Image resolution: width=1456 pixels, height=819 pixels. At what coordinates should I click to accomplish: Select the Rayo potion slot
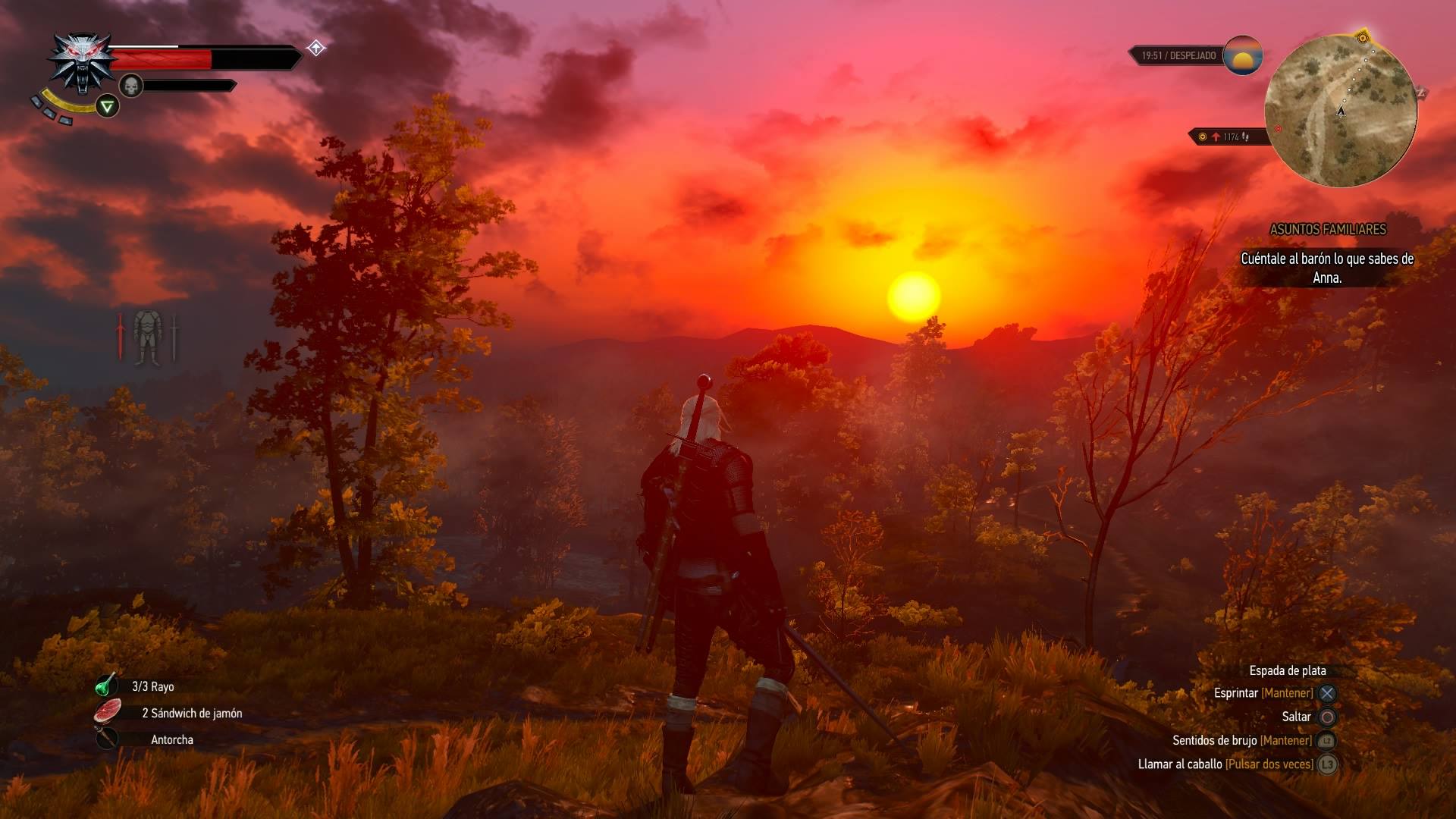(x=106, y=686)
